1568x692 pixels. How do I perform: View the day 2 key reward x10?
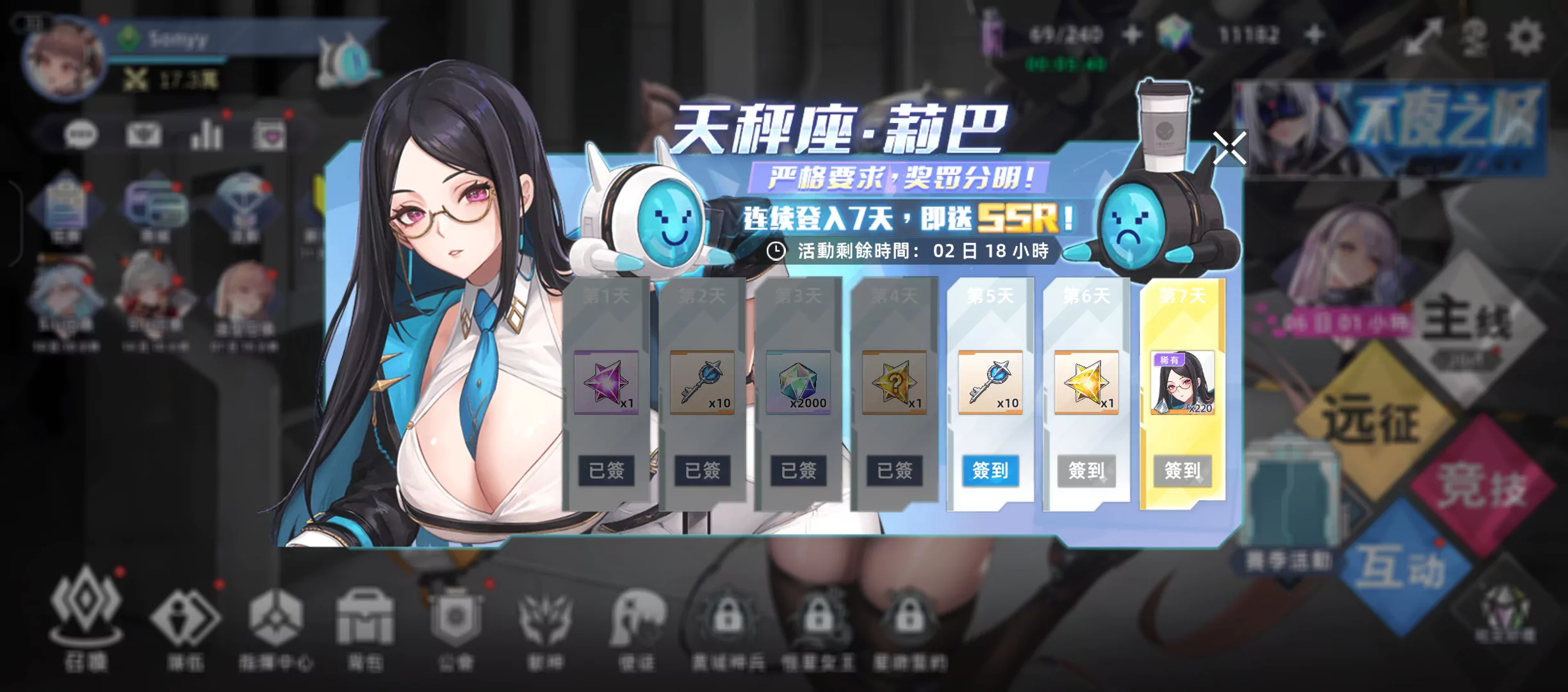coord(702,383)
